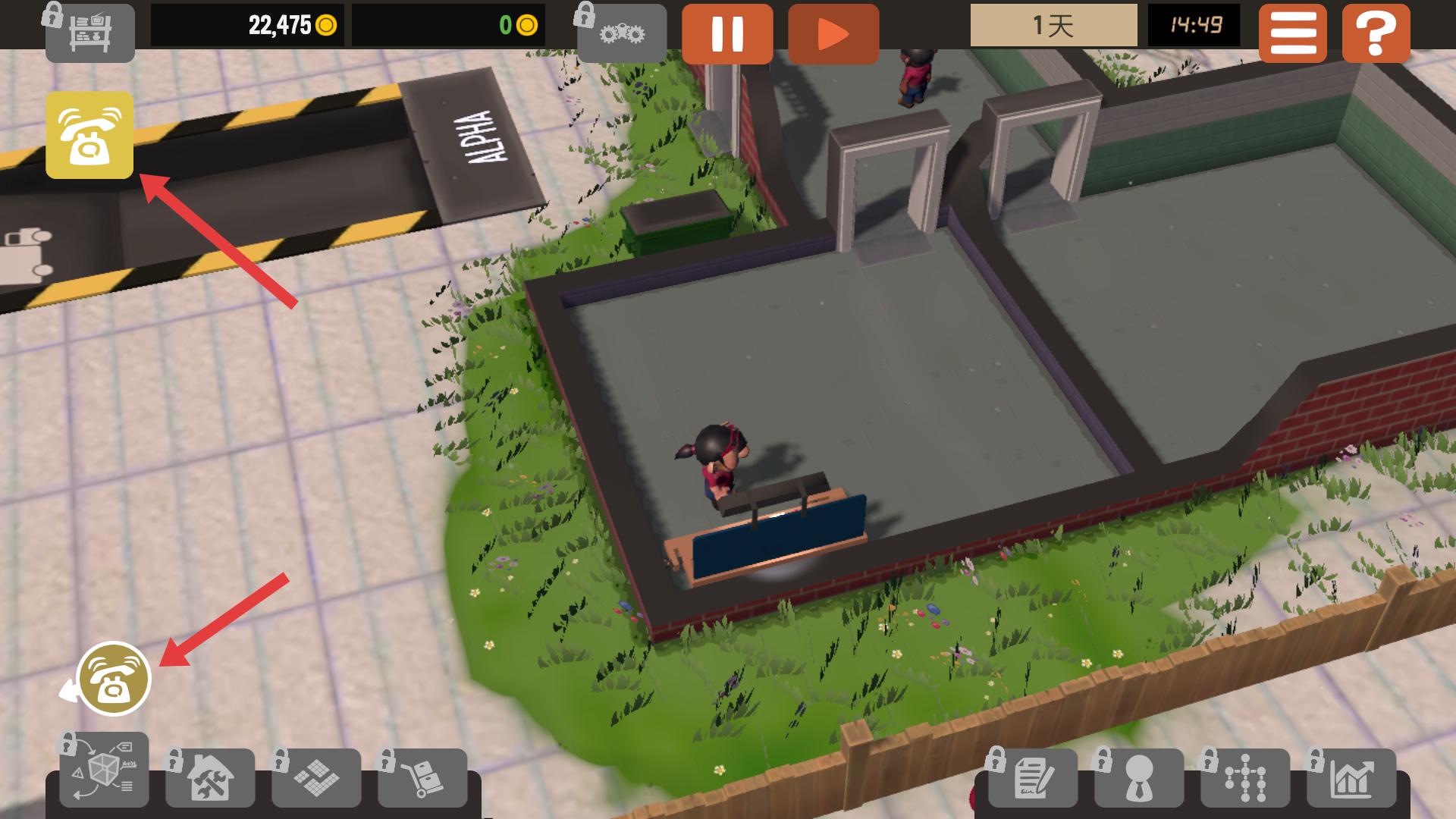
Task: Open the locked hand truck delivery tool
Action: (422, 777)
